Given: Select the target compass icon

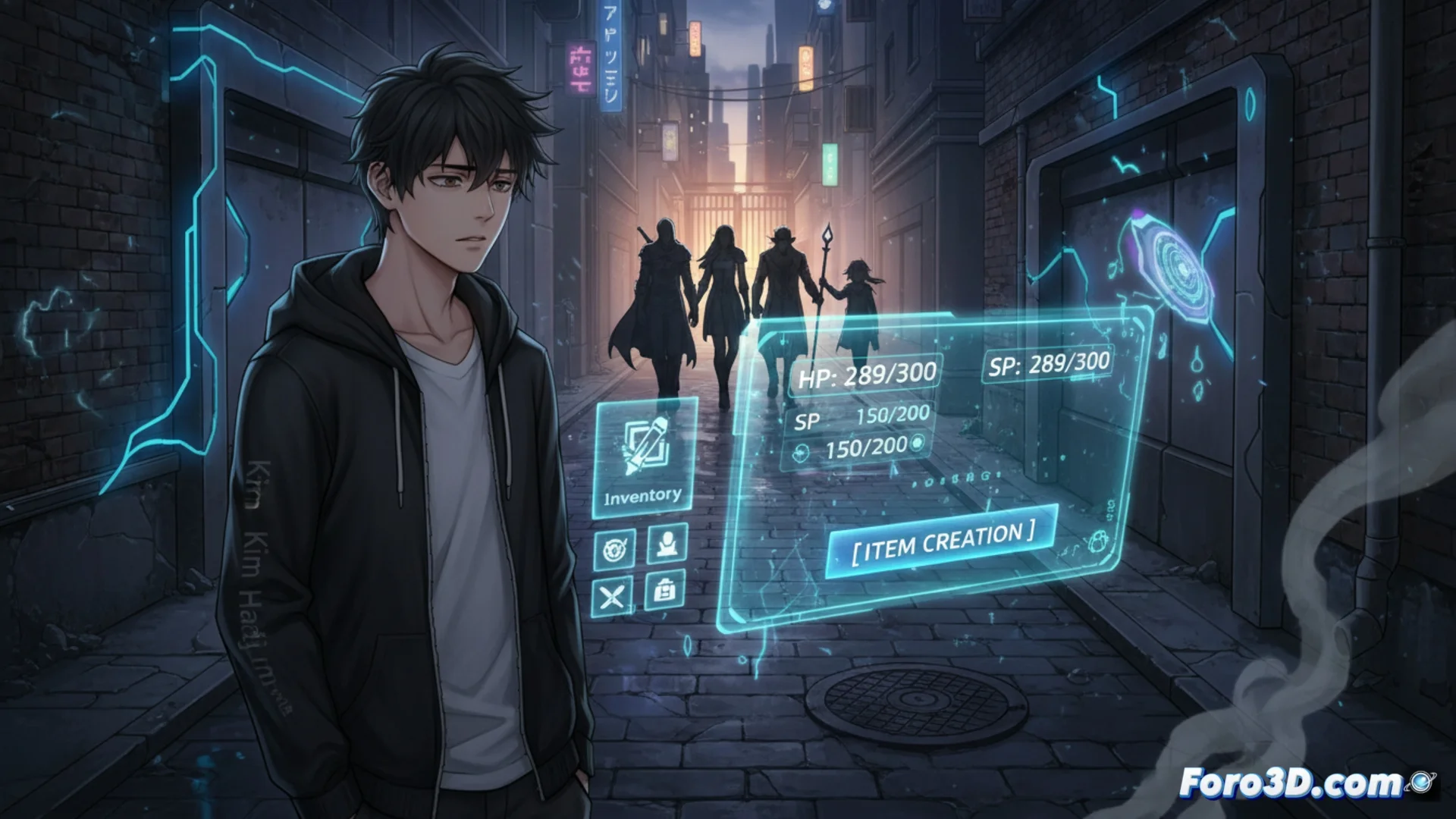Looking at the screenshot, I should (613, 549).
